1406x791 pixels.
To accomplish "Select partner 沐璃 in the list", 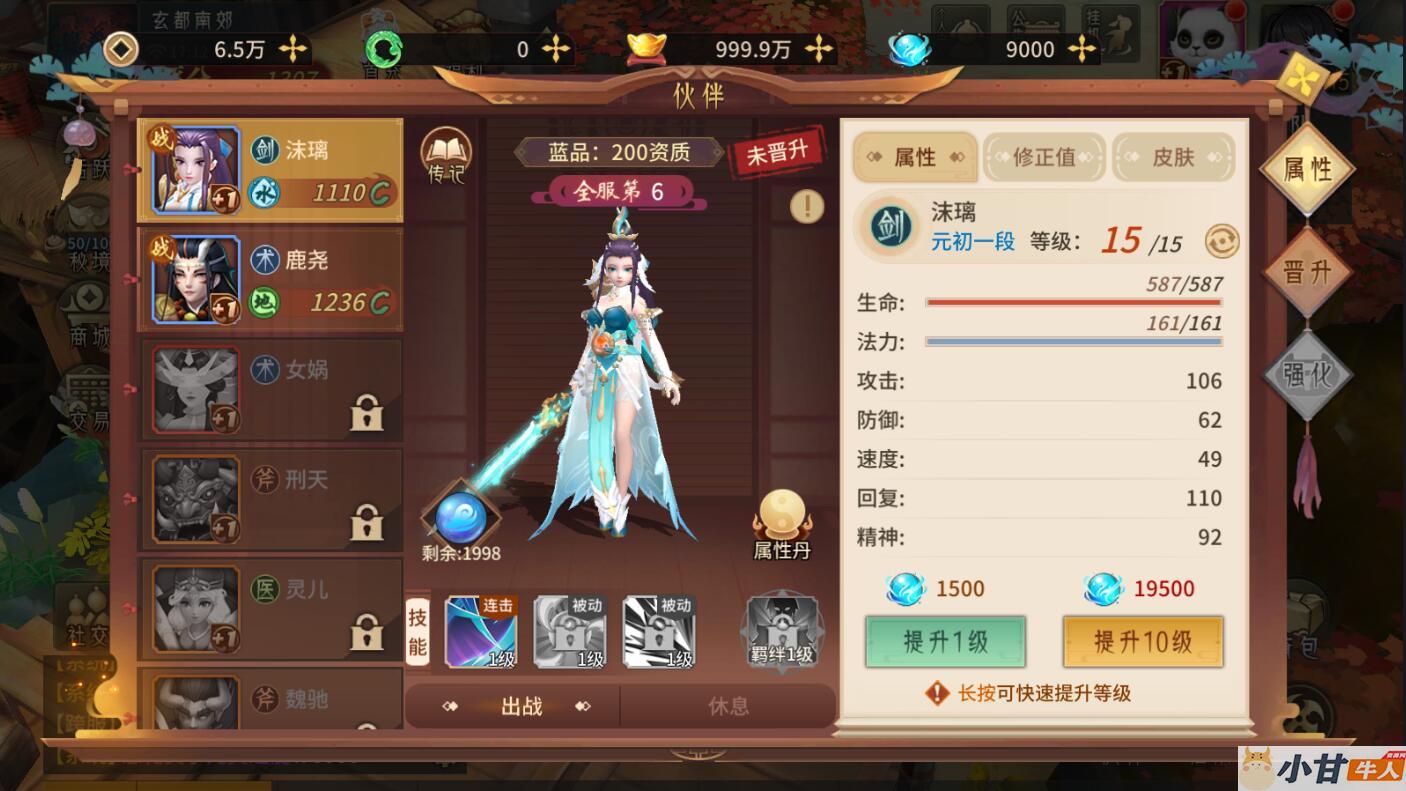I will [270, 170].
